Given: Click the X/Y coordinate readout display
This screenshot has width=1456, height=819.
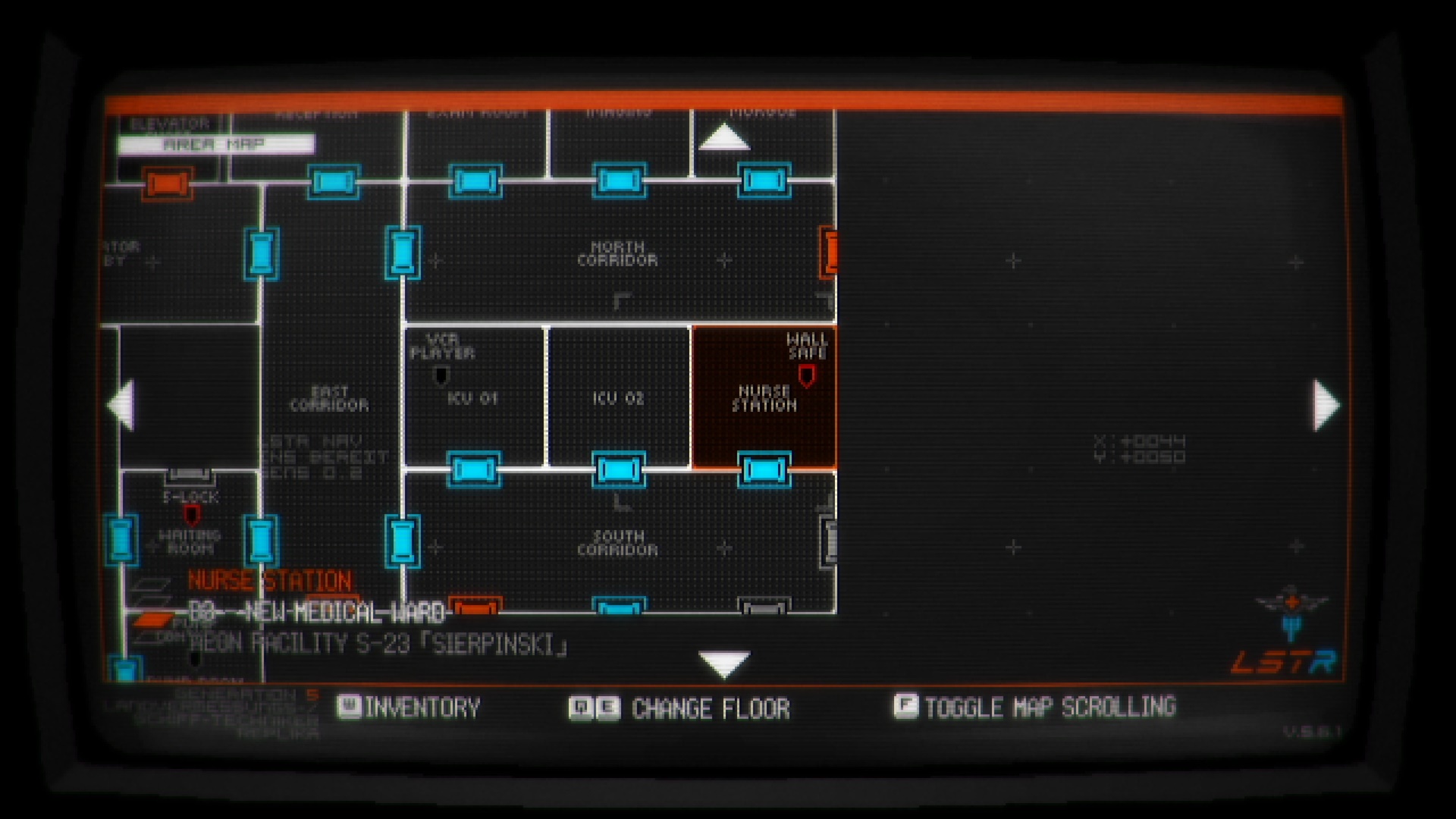Looking at the screenshot, I should tap(1141, 446).
